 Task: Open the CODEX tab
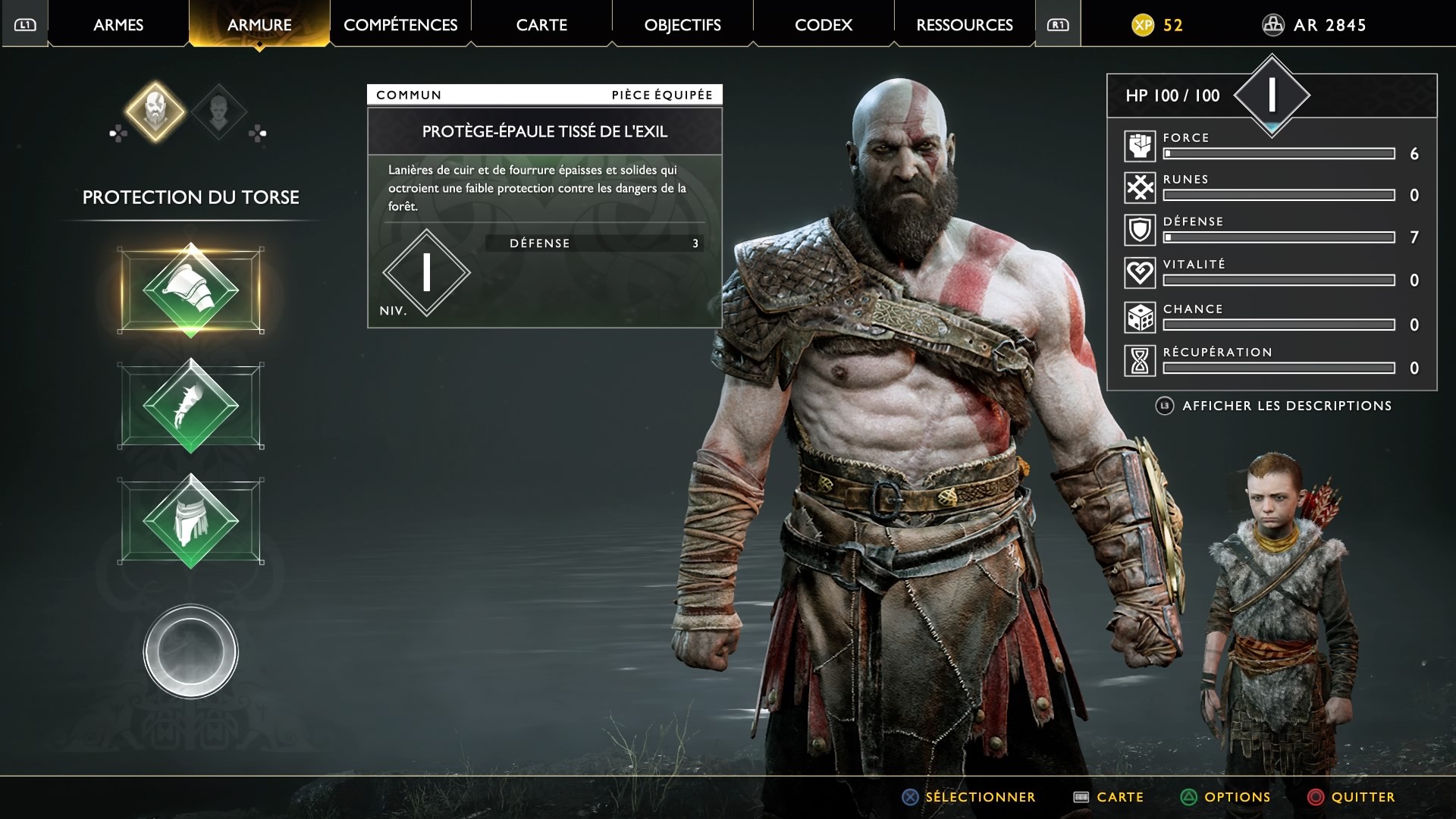tap(824, 25)
